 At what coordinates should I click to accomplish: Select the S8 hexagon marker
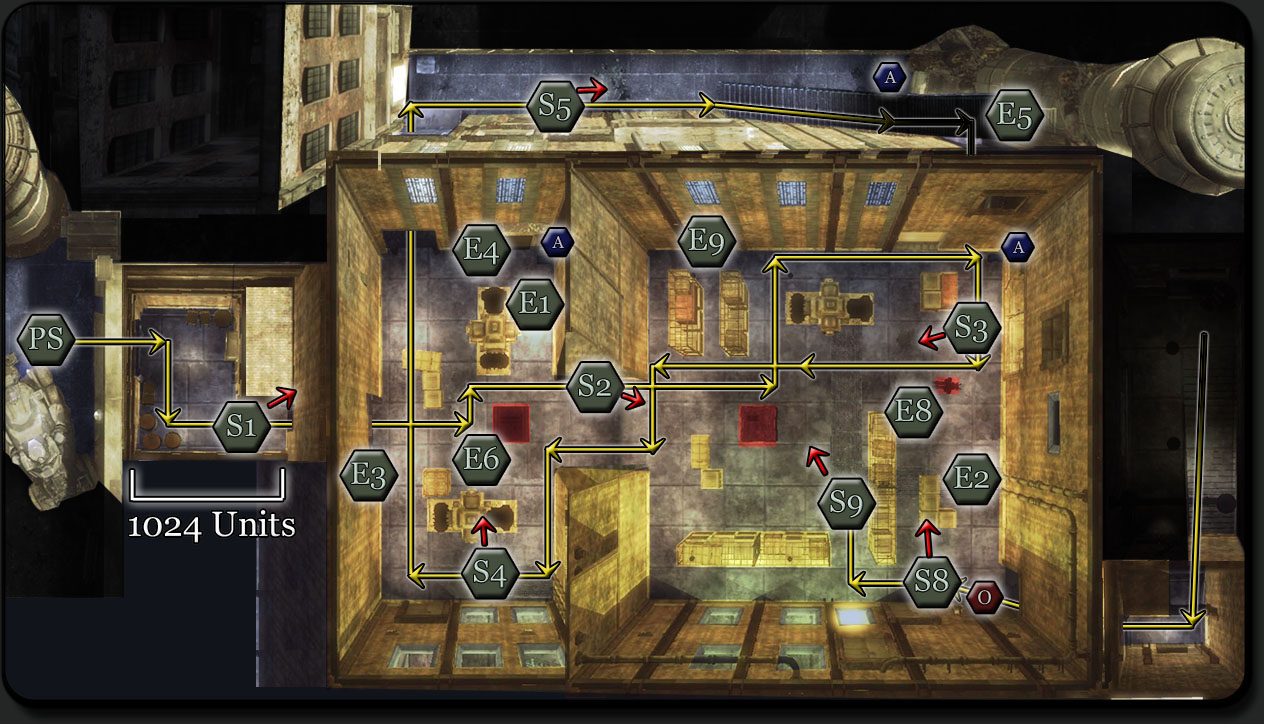[x=931, y=580]
